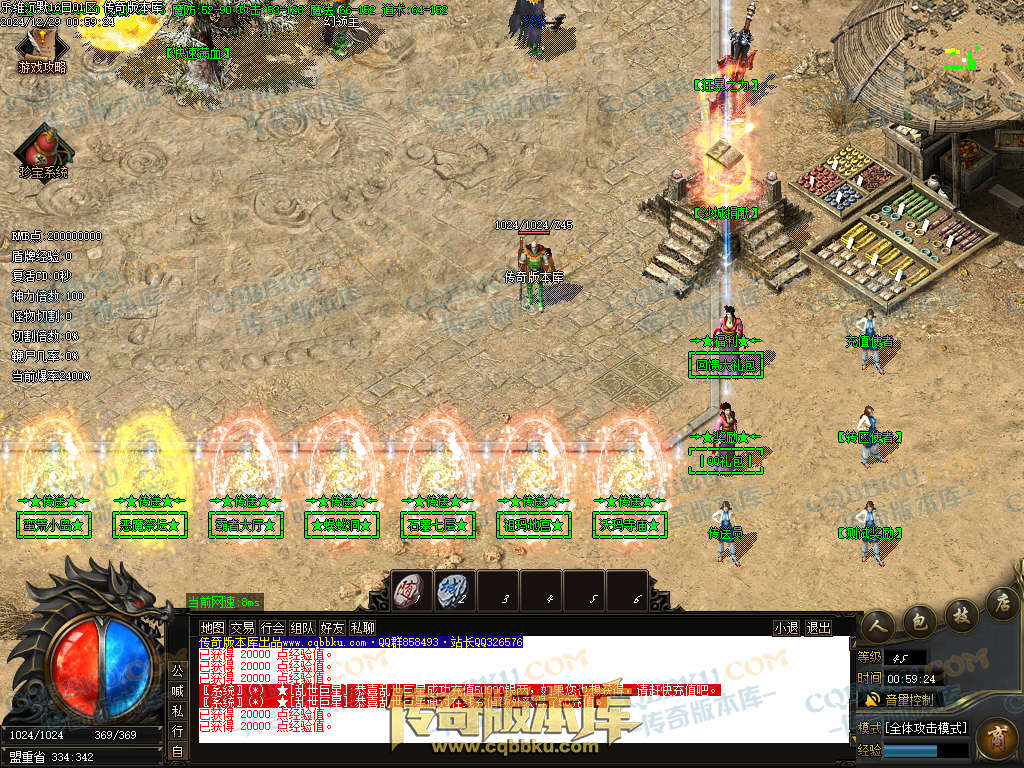Open the 组队 party button

(x=302, y=628)
